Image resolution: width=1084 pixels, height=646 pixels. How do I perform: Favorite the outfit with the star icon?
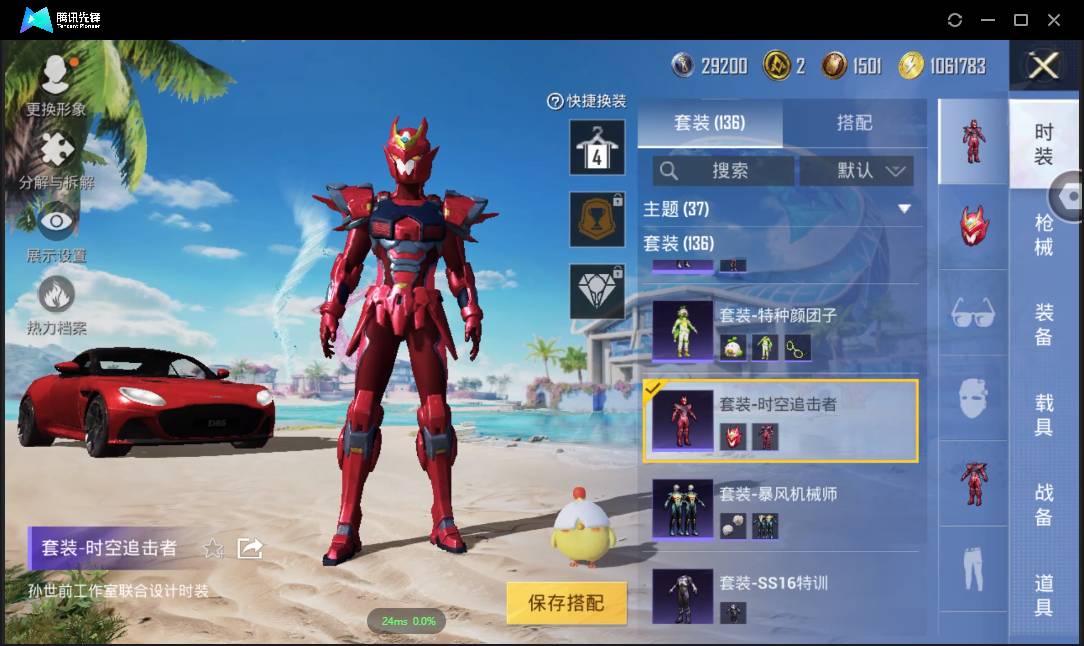click(213, 548)
